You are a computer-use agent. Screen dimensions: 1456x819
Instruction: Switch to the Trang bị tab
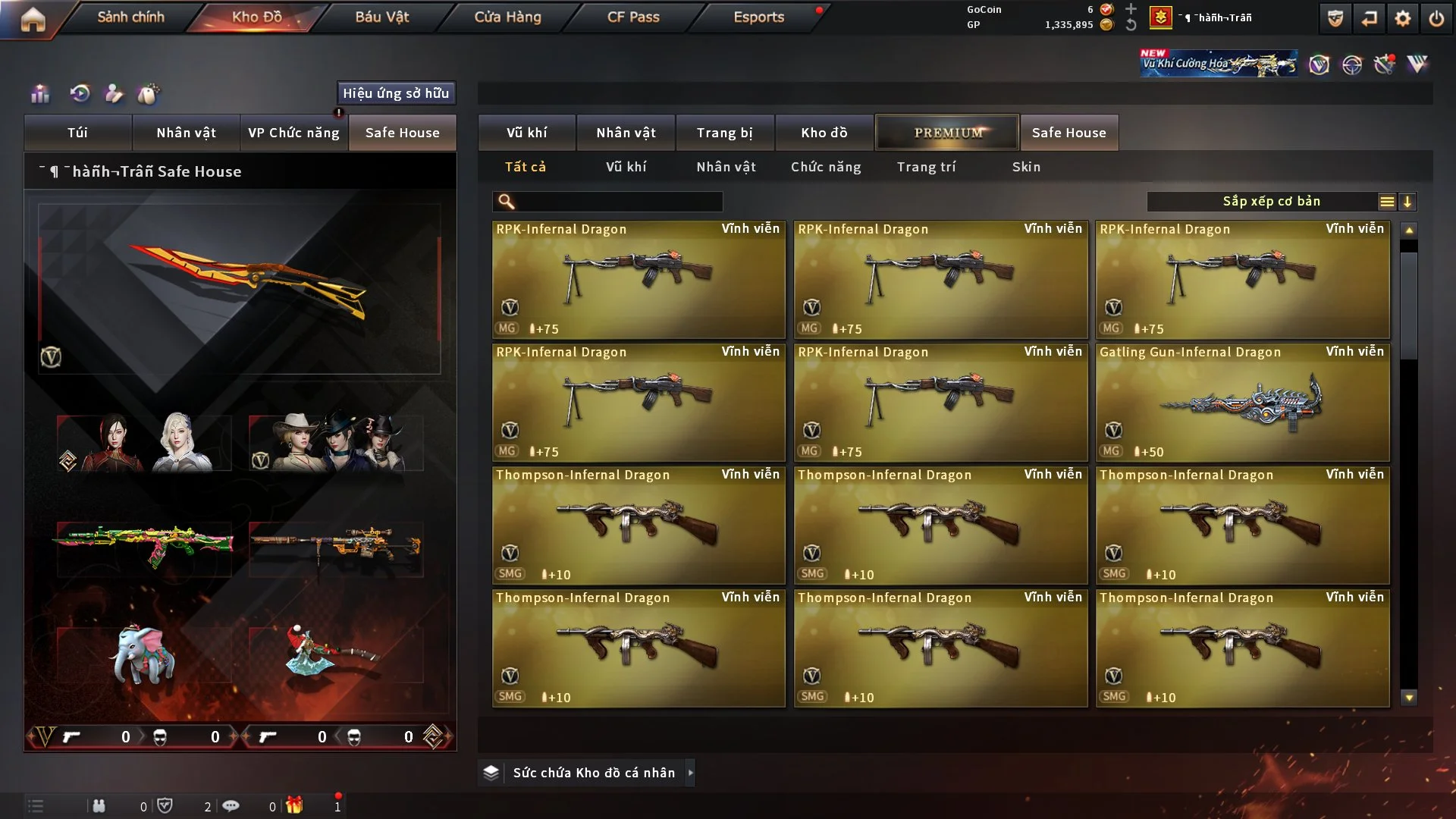click(724, 133)
